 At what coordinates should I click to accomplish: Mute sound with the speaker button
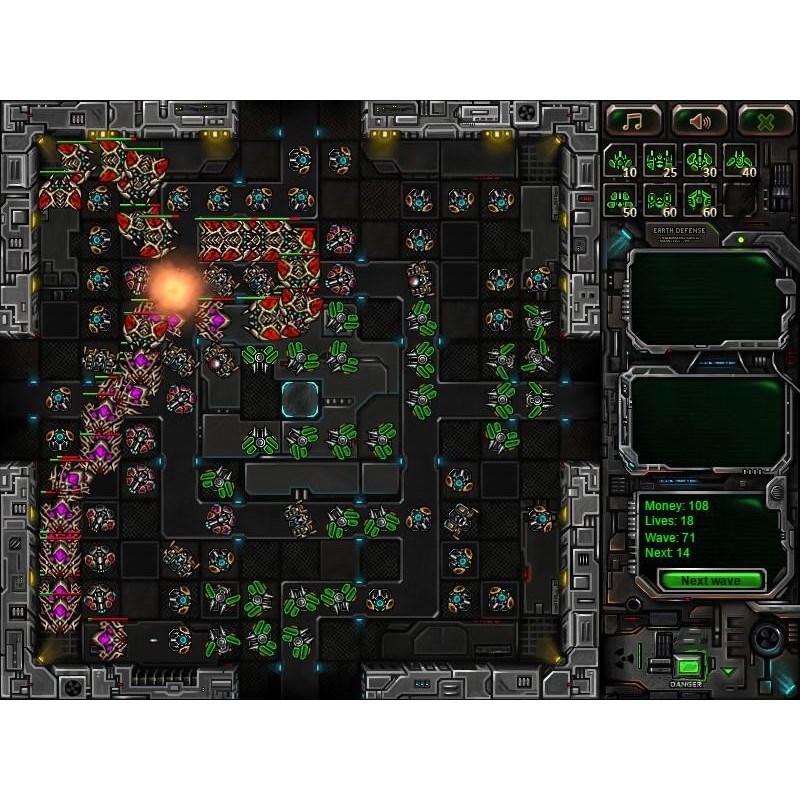click(x=699, y=121)
